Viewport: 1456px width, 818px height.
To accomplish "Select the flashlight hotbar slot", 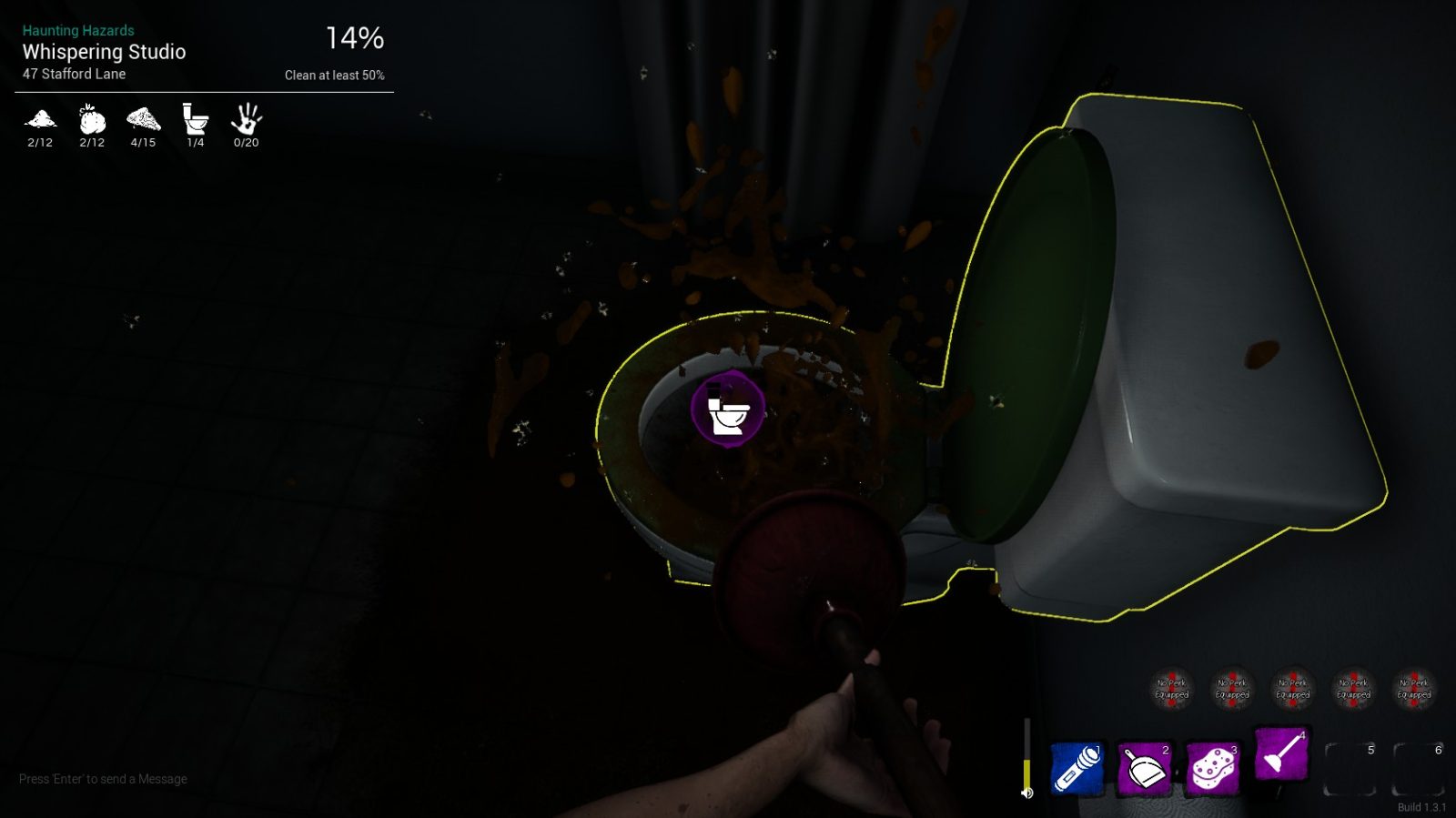I will (x=1076, y=769).
